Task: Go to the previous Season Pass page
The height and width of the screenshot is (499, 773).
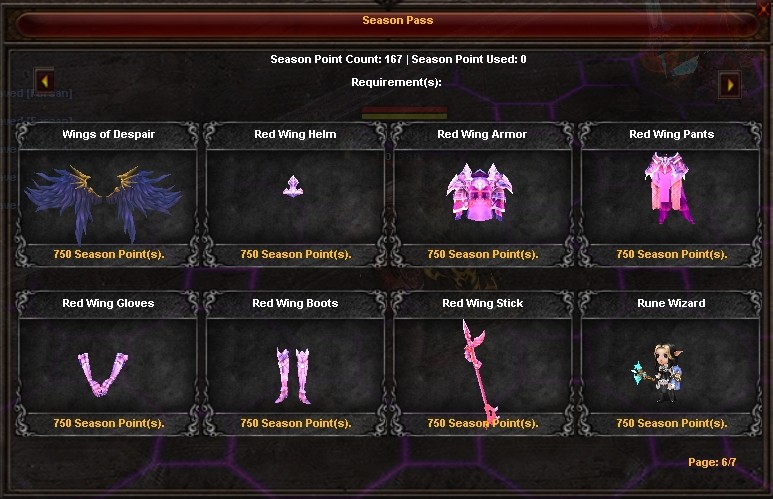Action: point(44,79)
